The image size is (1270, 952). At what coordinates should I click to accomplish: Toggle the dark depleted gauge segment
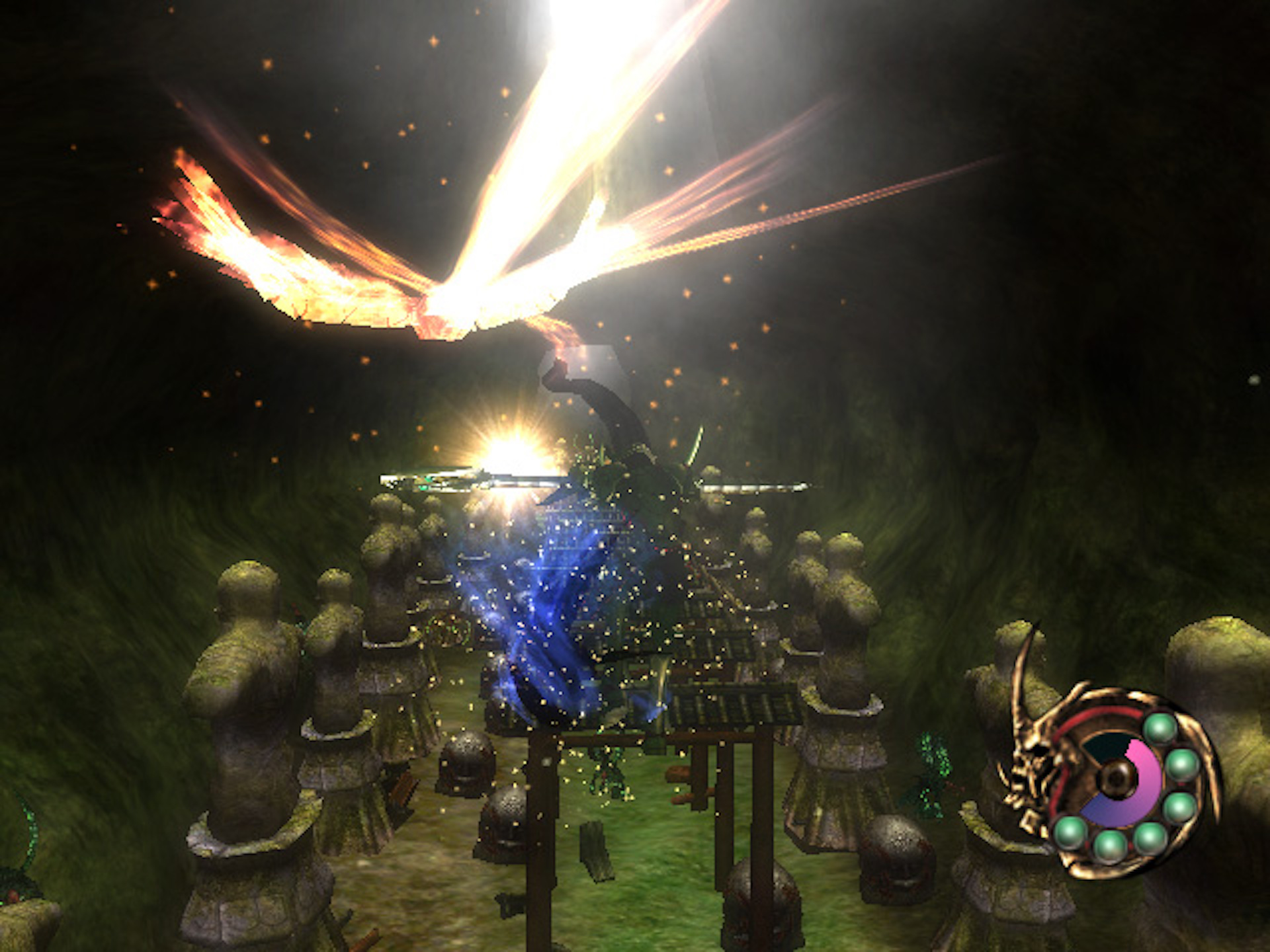tap(1106, 746)
